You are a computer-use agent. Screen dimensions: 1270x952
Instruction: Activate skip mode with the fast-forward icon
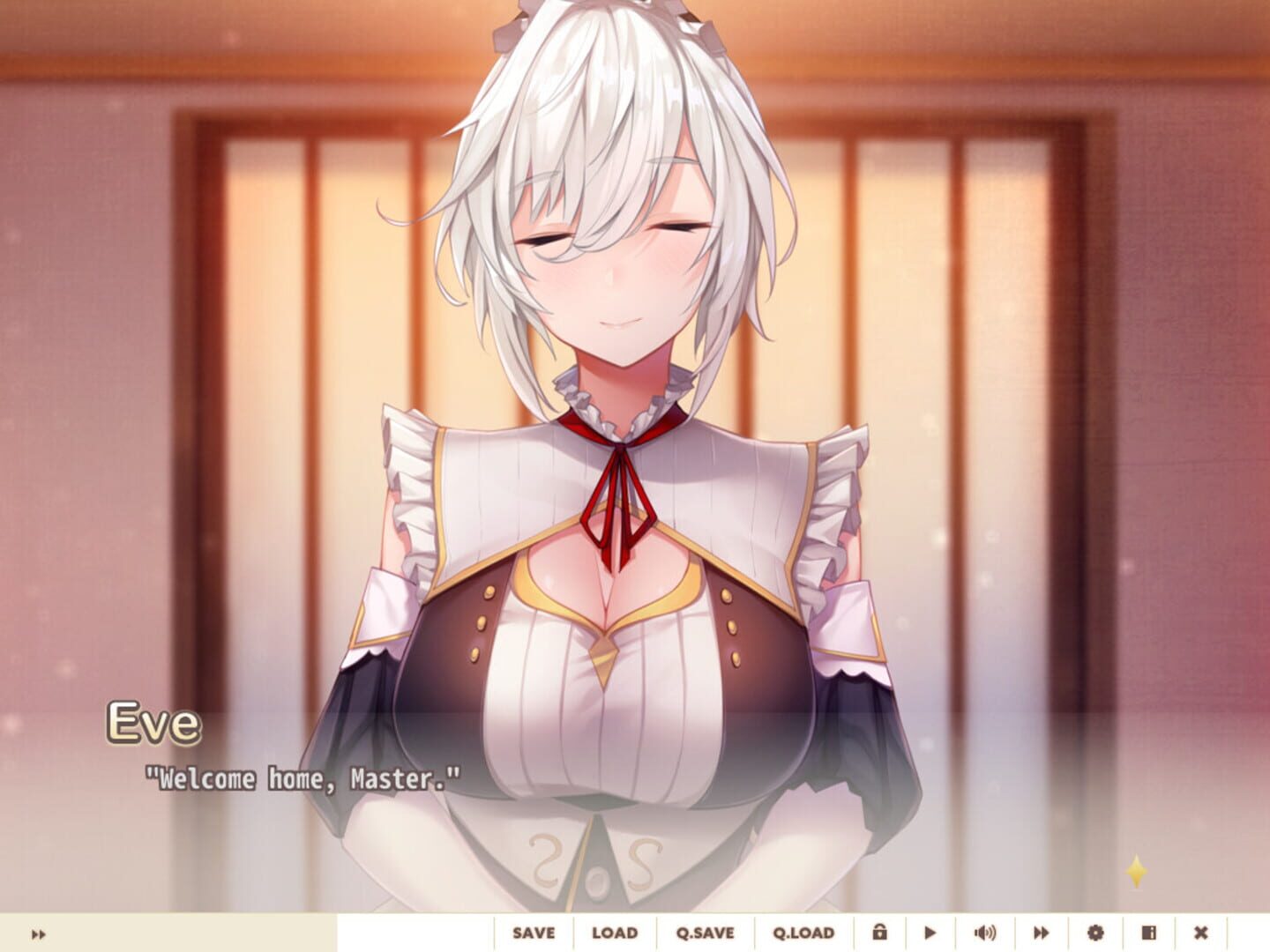pyautogui.click(x=1042, y=932)
